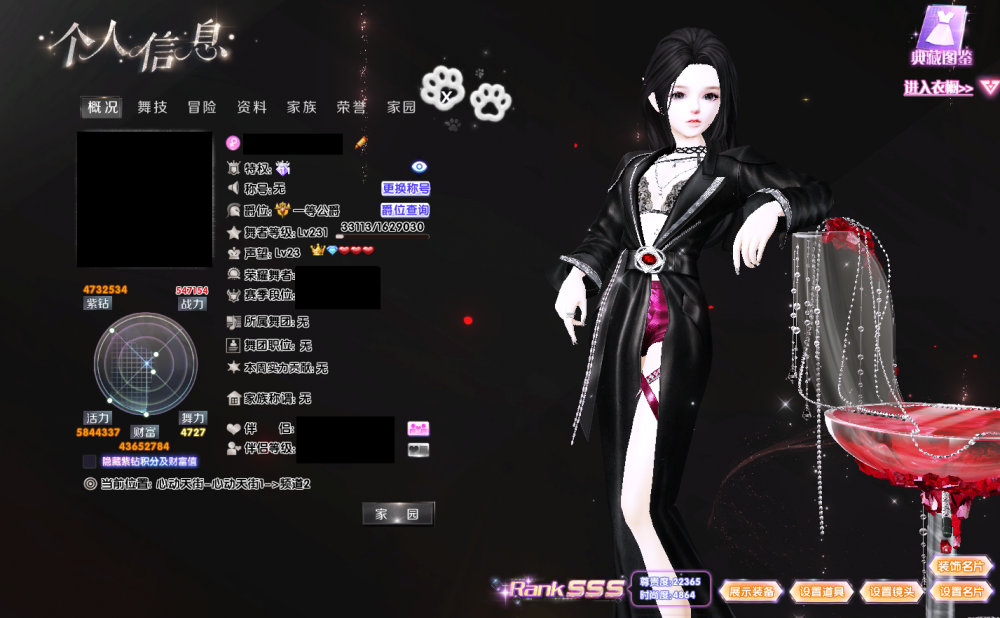Enter the wardrobe via 进入衣橱
Viewport: 1000px width, 618px height.
938,88
